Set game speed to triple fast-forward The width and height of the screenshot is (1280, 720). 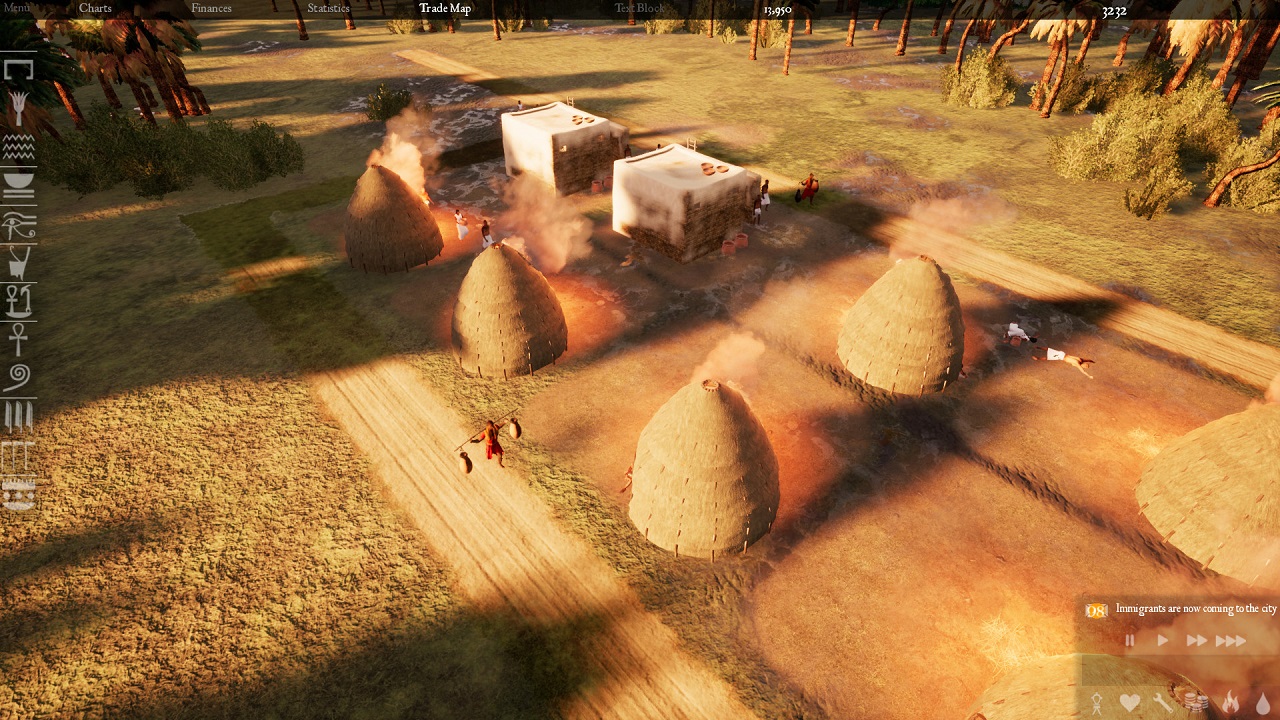1231,641
